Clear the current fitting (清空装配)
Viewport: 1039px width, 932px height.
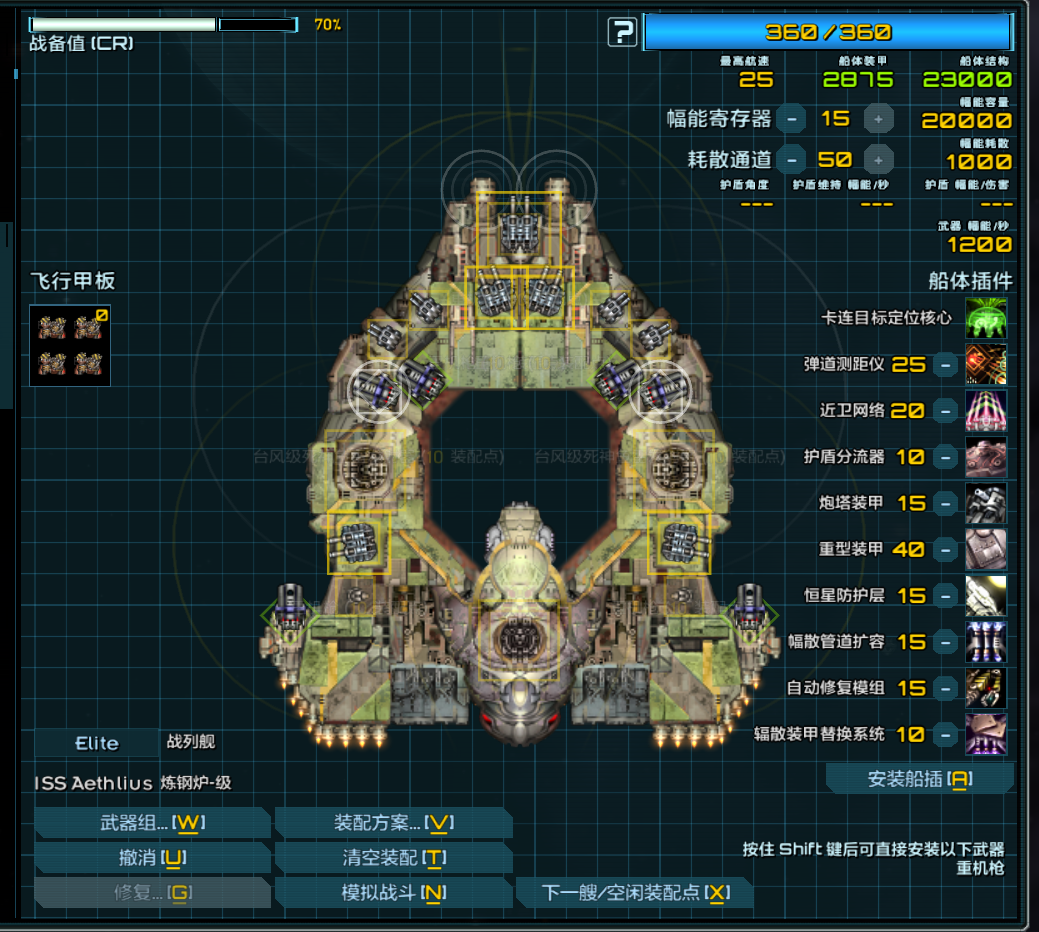coord(393,858)
